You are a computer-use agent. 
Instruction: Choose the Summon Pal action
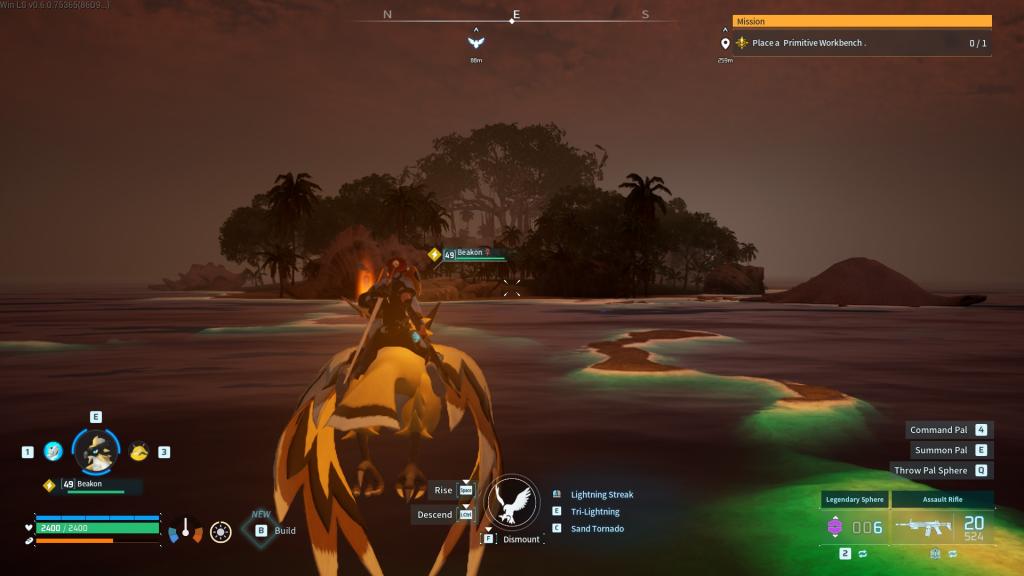(x=941, y=450)
